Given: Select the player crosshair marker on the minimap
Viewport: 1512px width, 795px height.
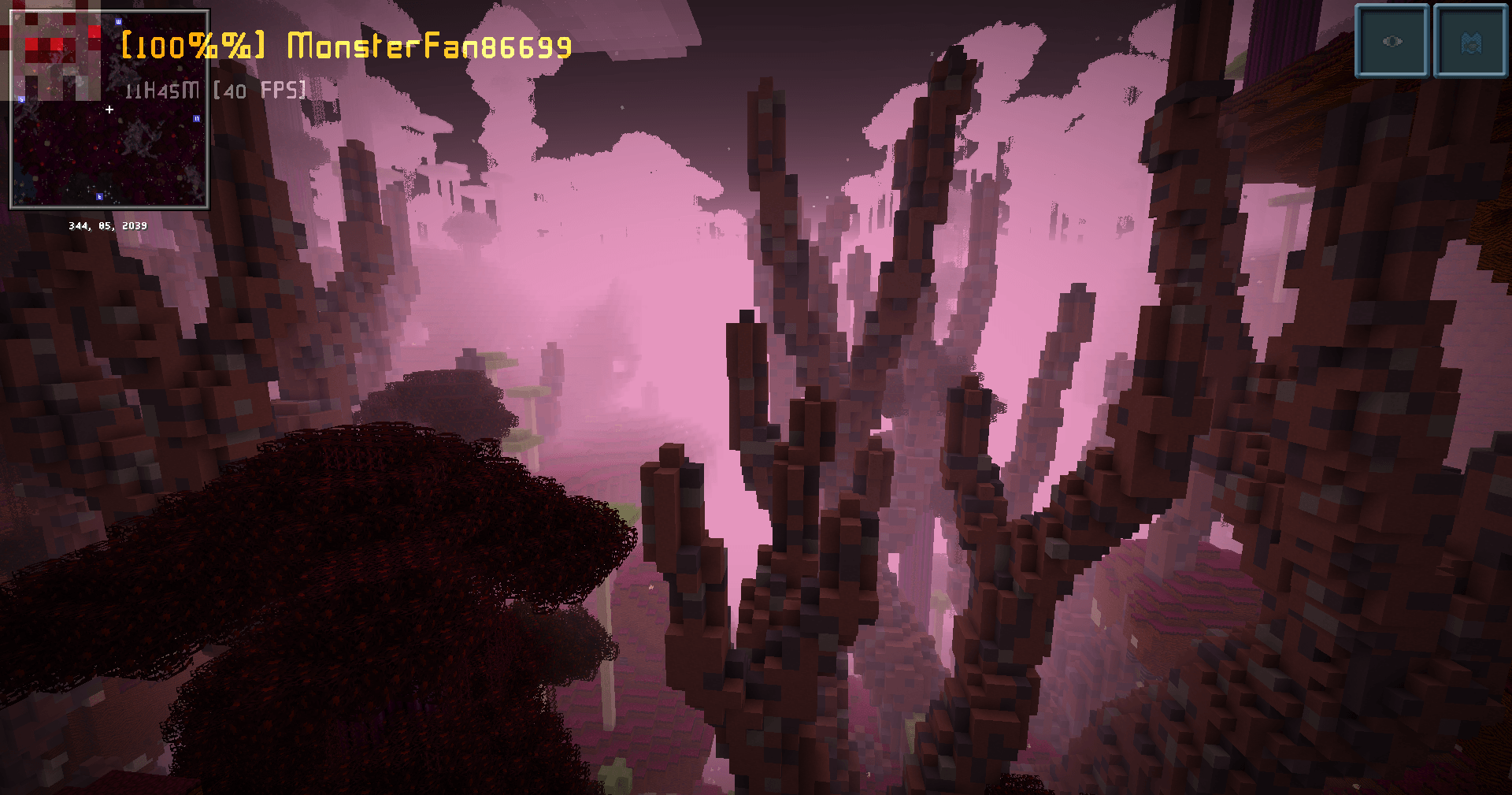Looking at the screenshot, I should (109, 109).
